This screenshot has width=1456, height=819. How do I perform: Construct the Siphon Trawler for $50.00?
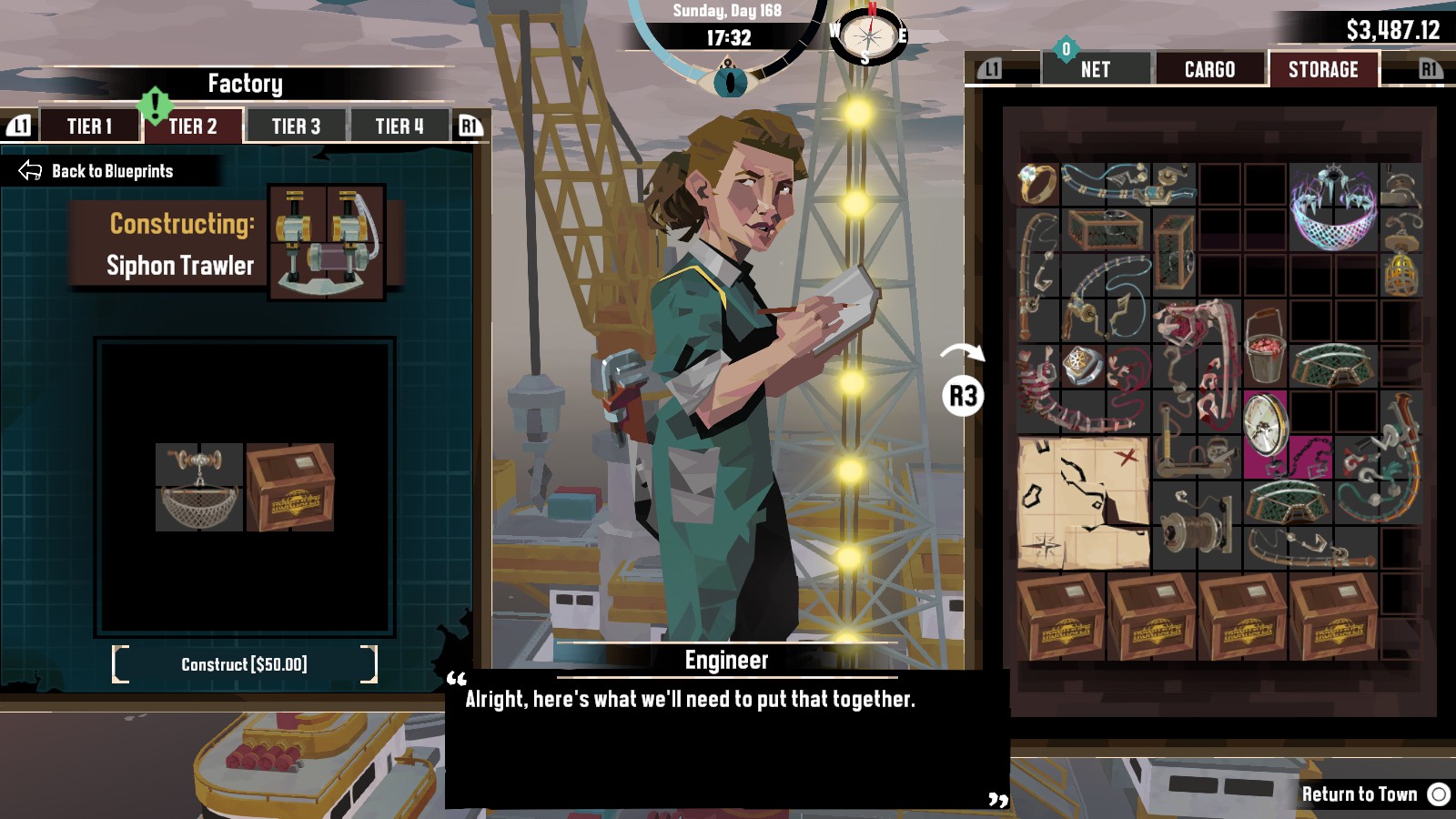[244, 664]
